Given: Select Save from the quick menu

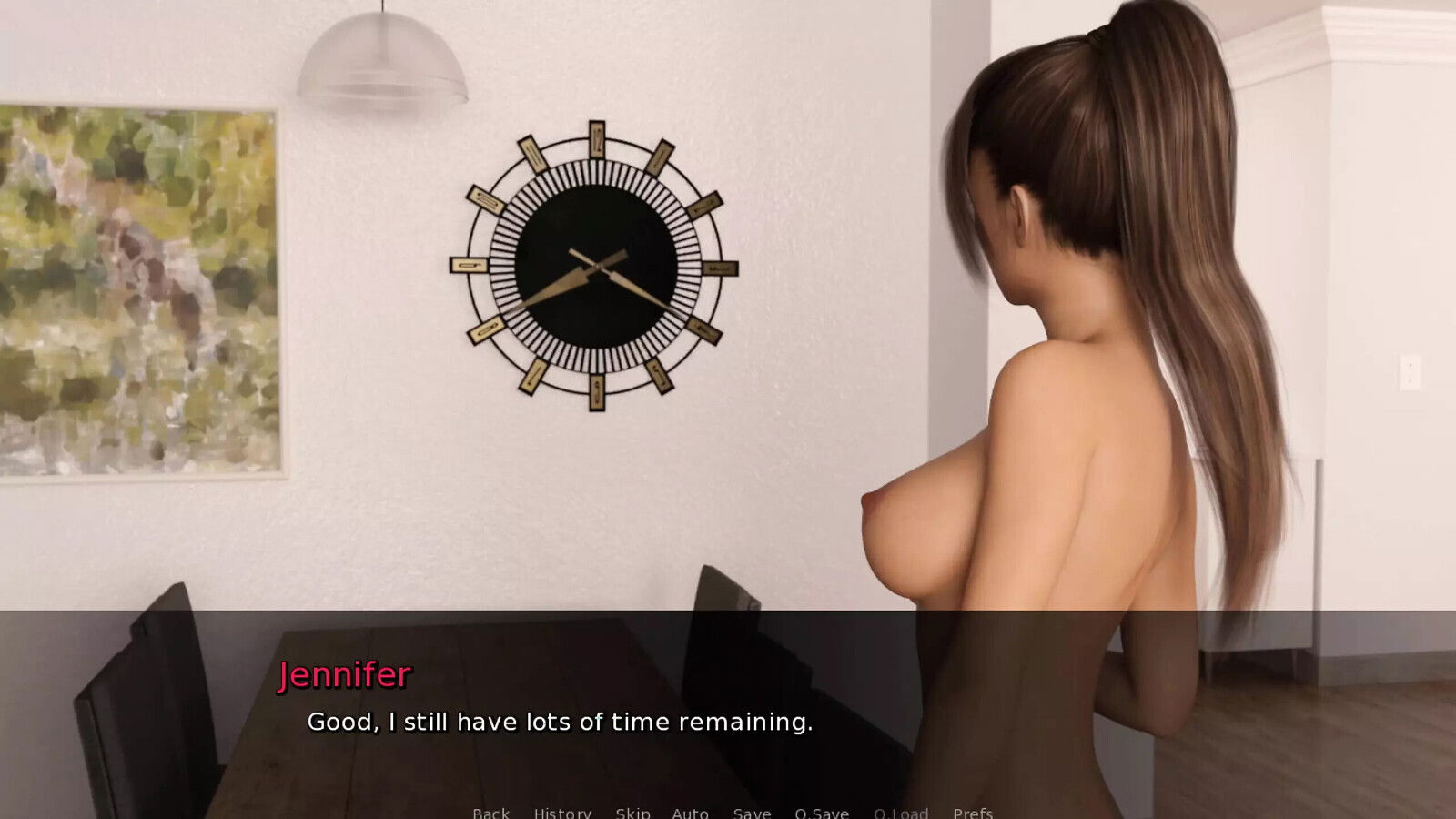Looking at the screenshot, I should tap(751, 813).
